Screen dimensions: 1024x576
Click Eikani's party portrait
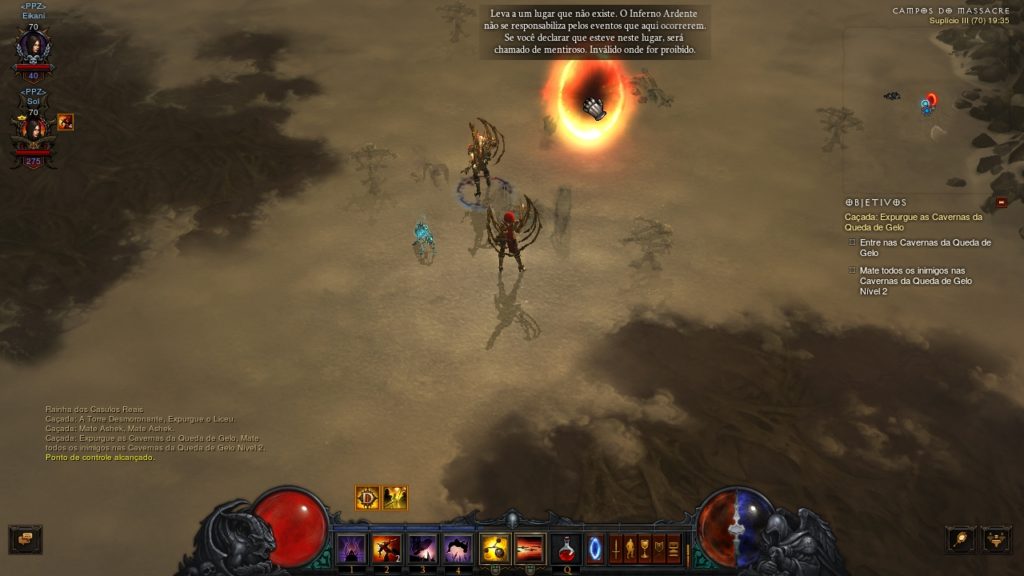click(33, 47)
